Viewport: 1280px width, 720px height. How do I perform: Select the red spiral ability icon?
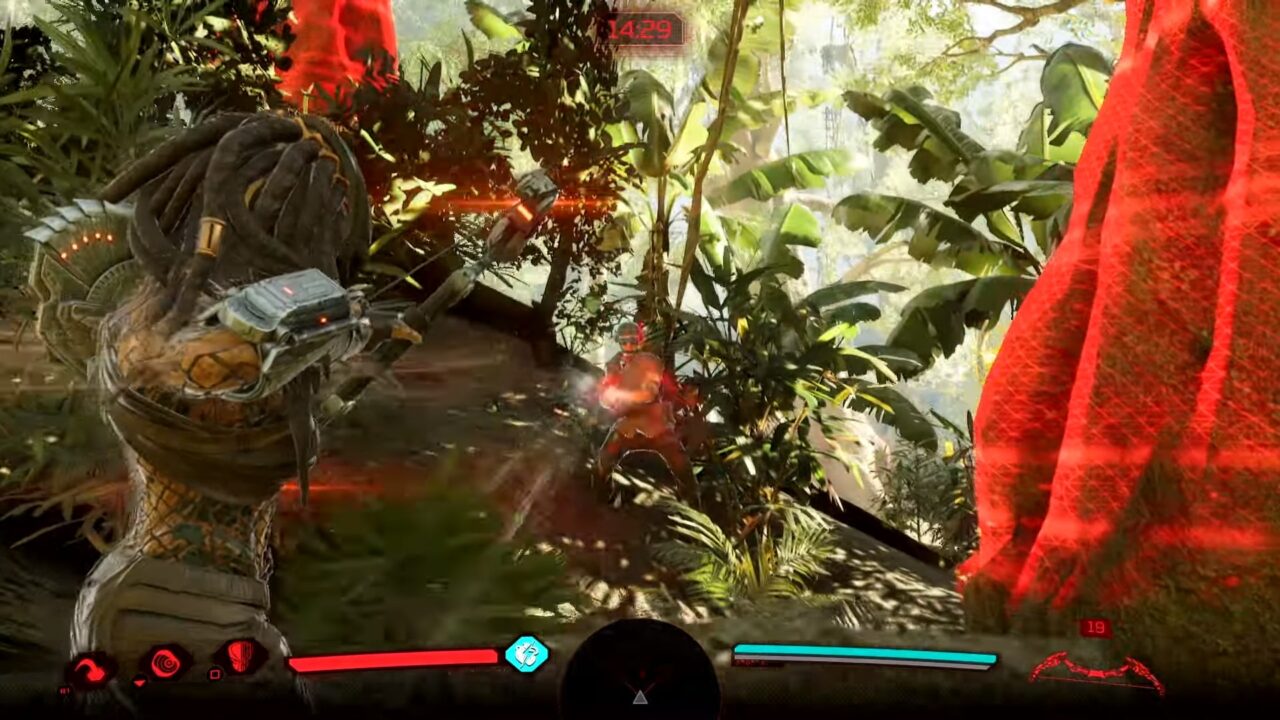tap(165, 662)
